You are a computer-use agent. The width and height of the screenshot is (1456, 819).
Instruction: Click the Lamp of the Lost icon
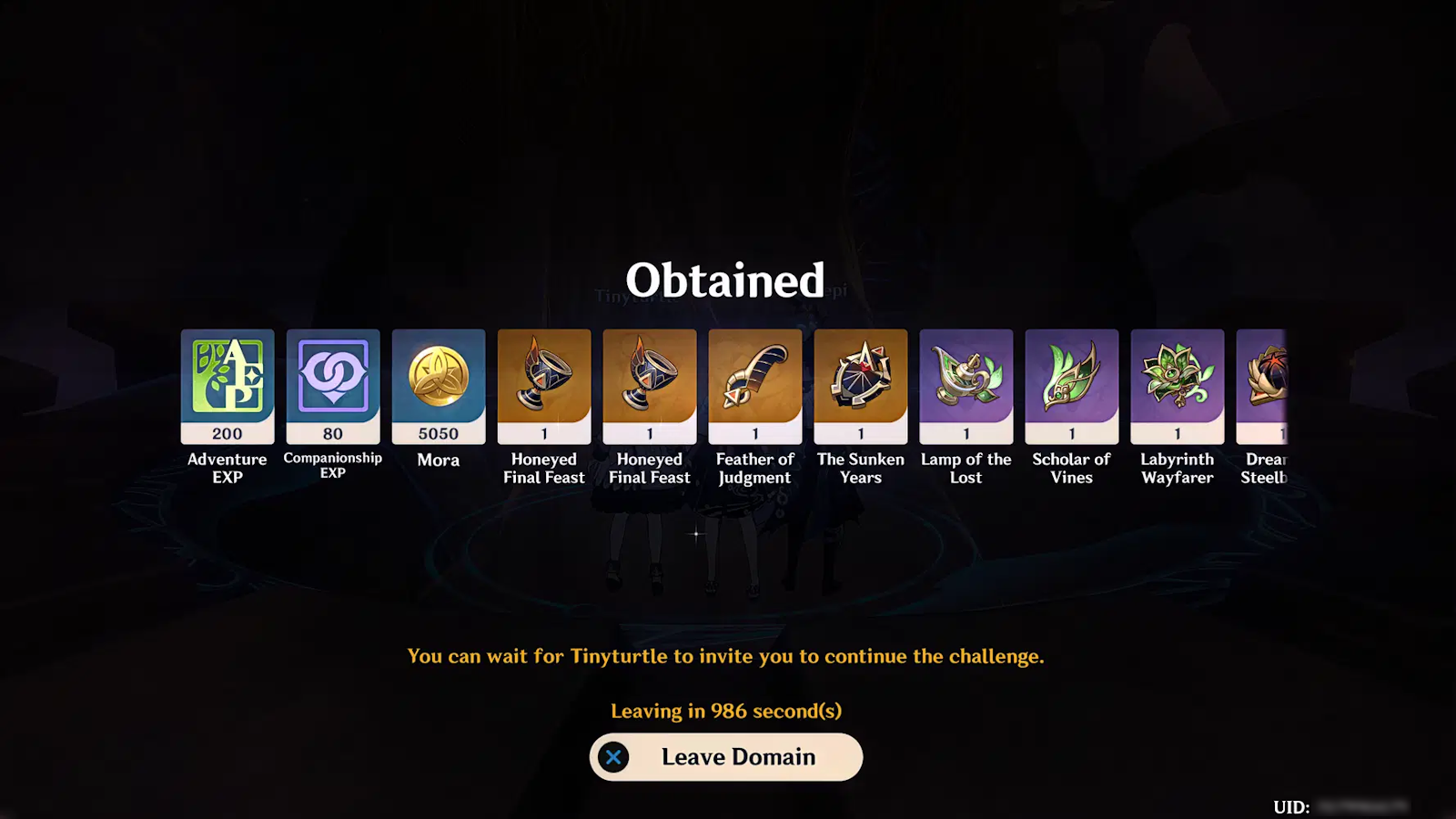[966, 382]
